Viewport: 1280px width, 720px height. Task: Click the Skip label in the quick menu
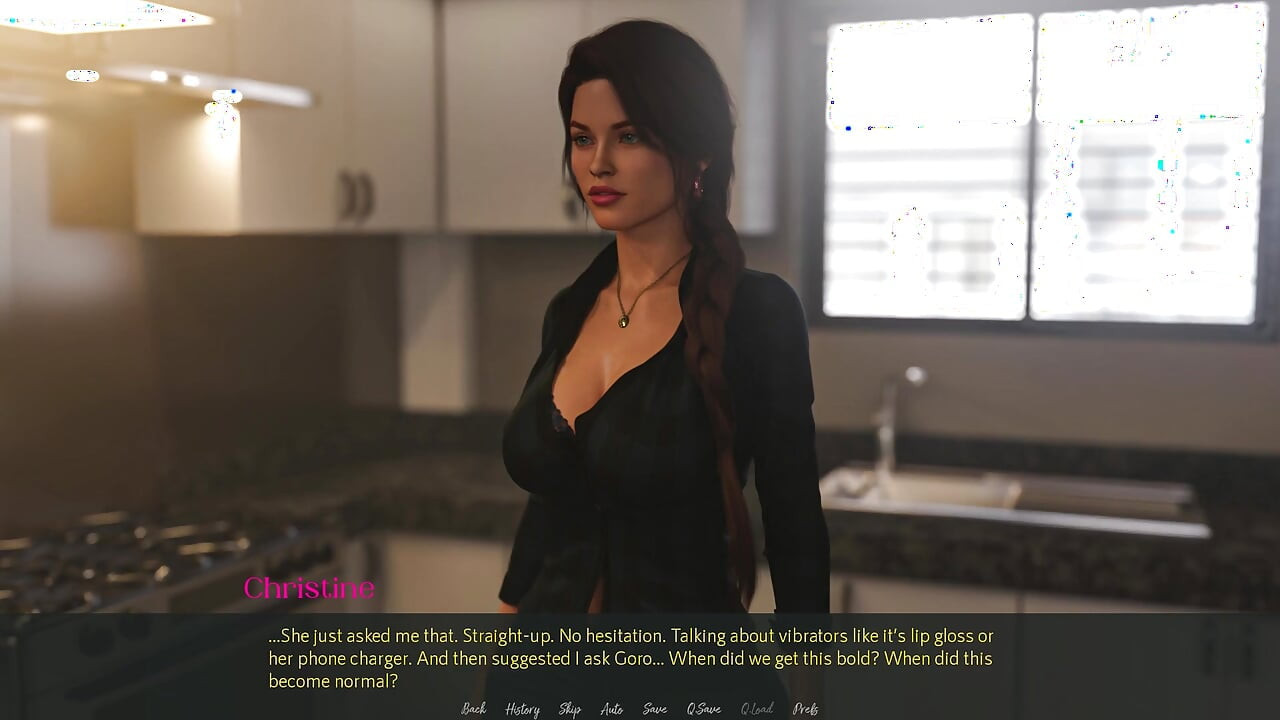[x=569, y=708]
